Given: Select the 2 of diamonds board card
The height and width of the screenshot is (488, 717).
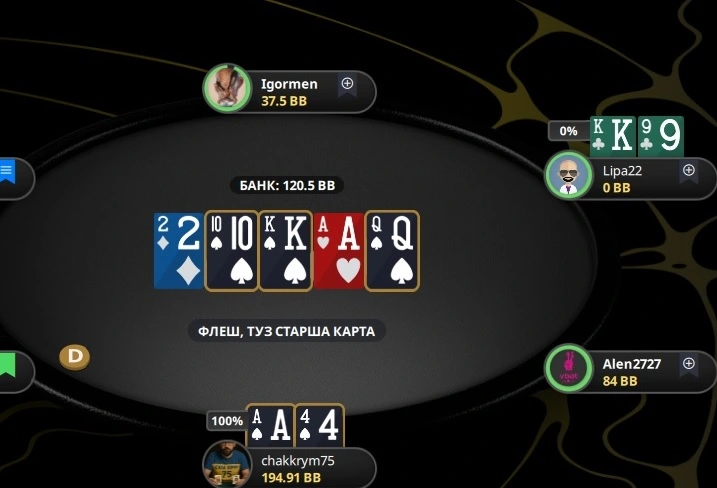Looking at the screenshot, I should tap(178, 250).
